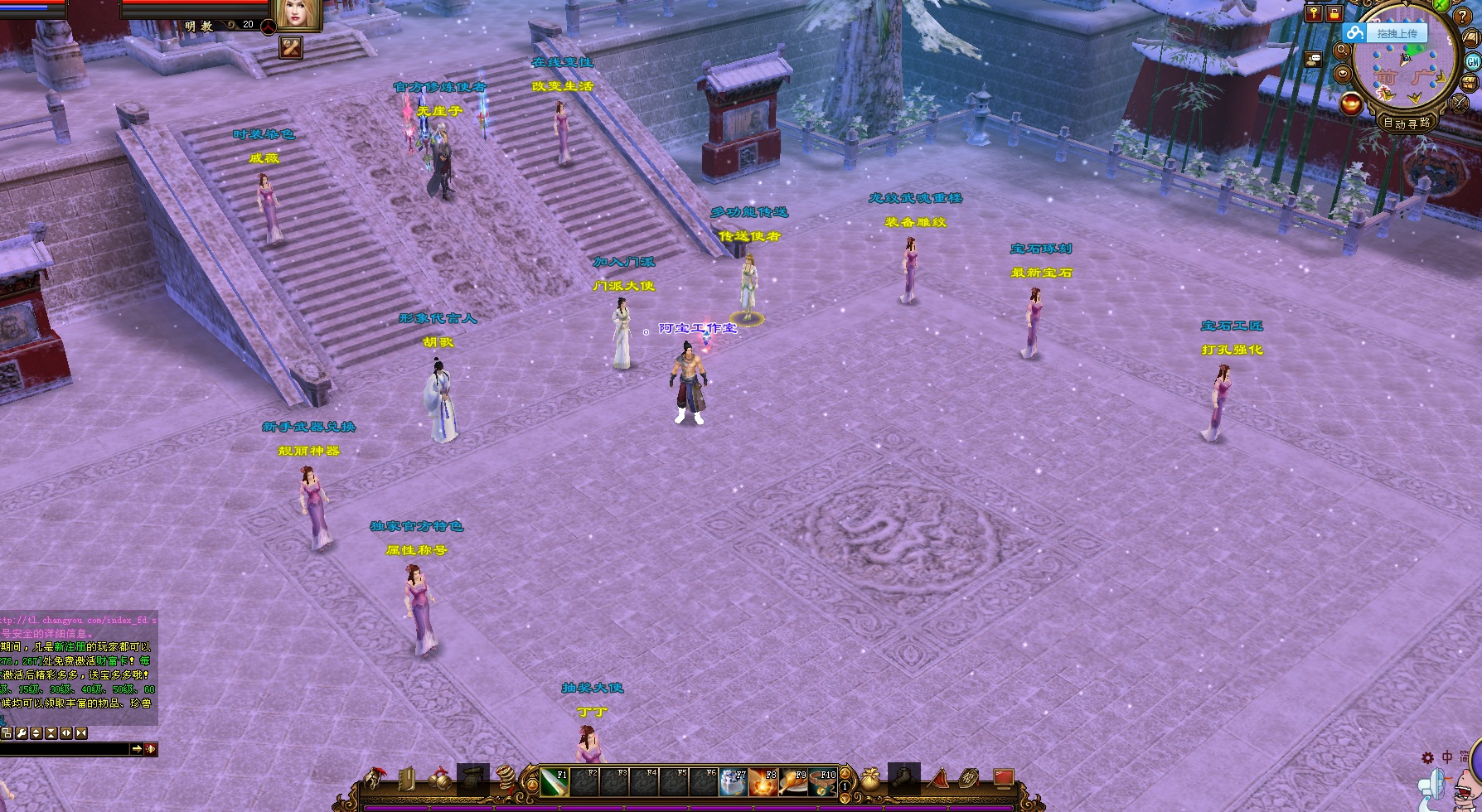
Task: Activate the F1 green sword skill
Action: point(554,782)
